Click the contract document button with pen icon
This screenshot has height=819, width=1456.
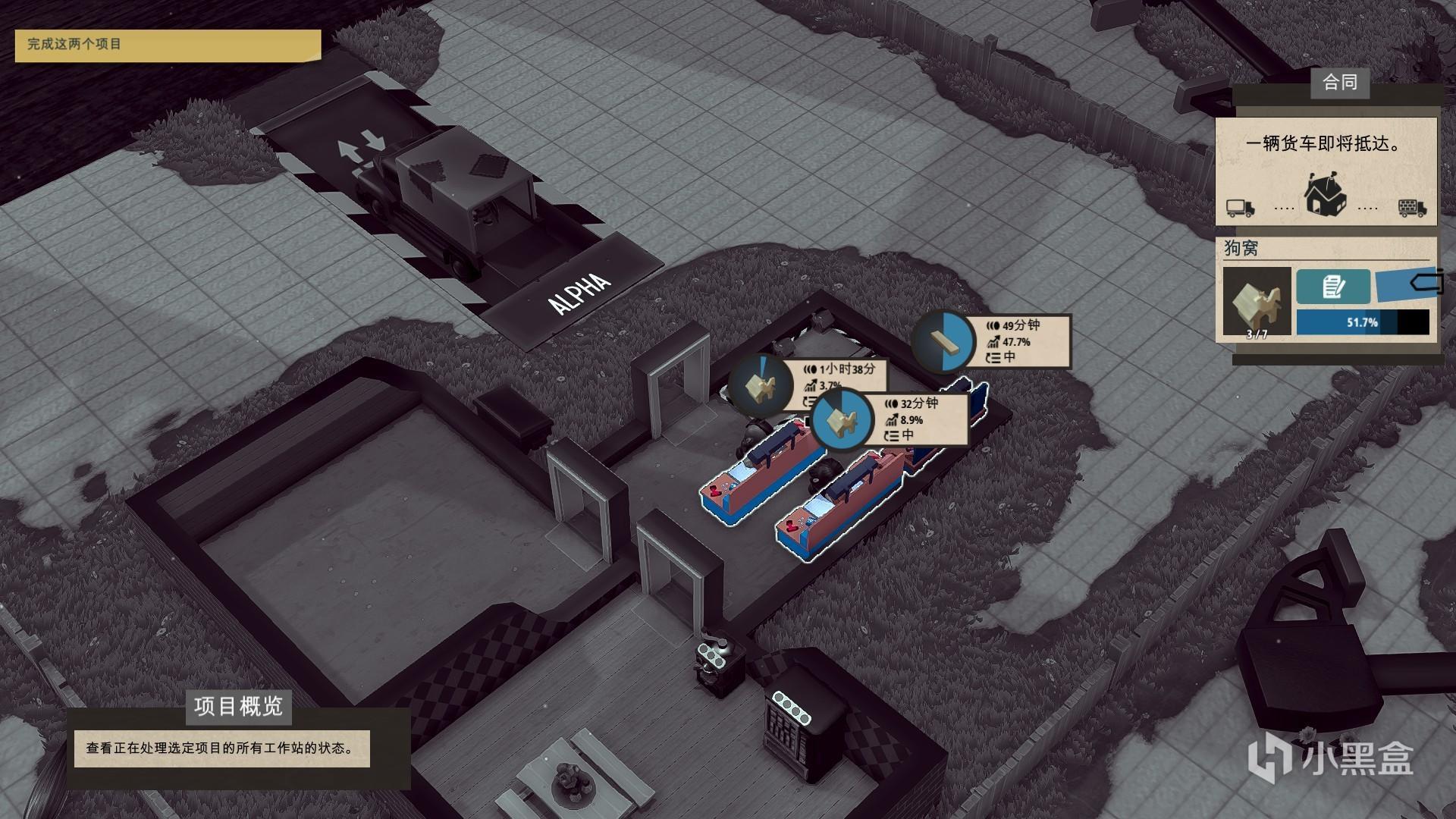[1333, 287]
